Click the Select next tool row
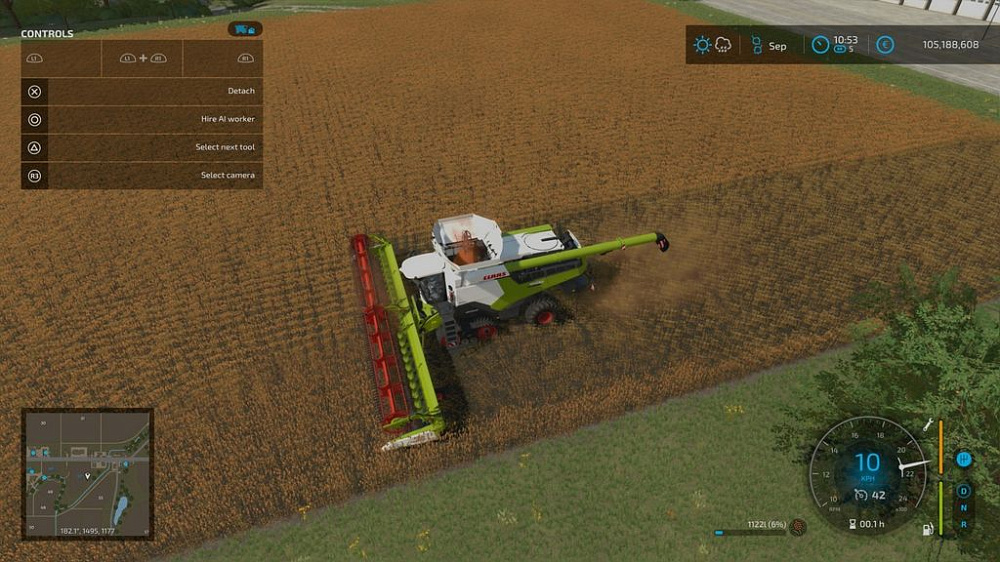 pos(142,147)
